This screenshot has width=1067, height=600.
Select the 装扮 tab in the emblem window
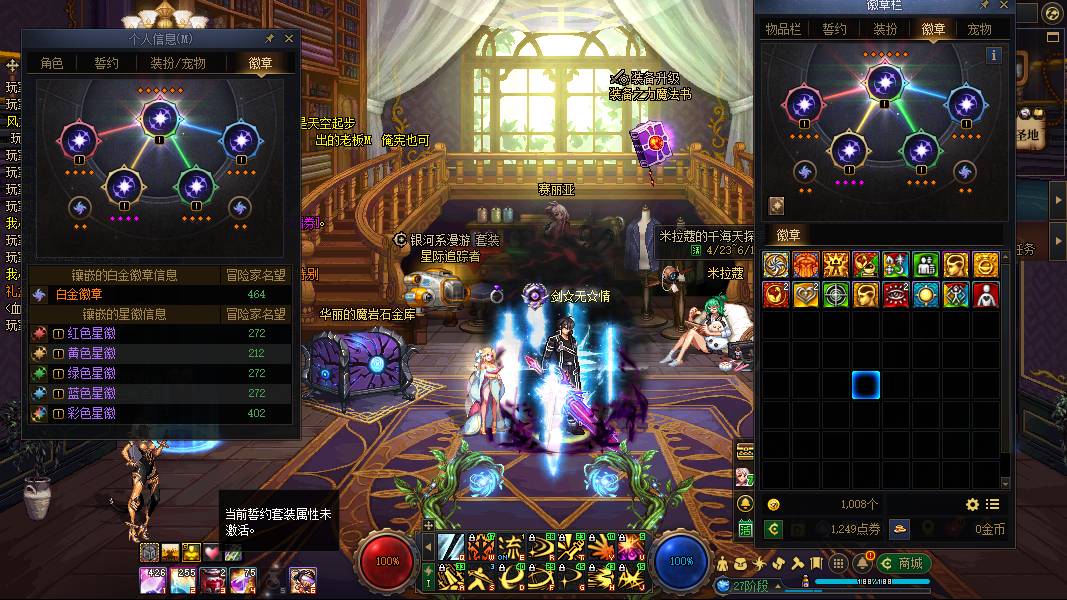(x=885, y=29)
